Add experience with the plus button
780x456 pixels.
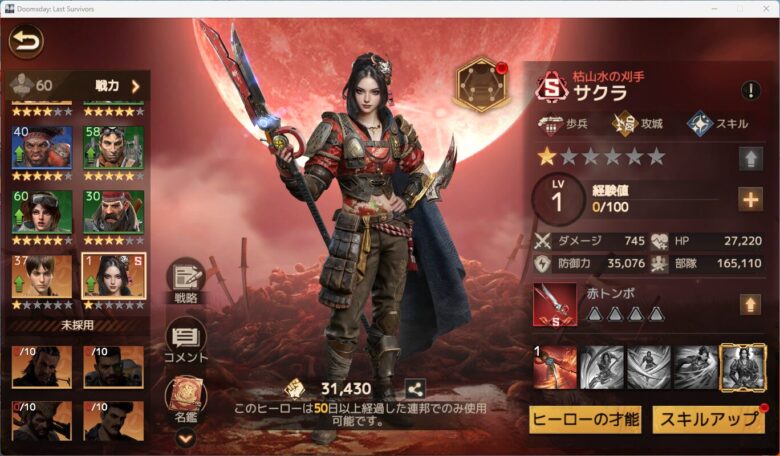tap(750, 199)
